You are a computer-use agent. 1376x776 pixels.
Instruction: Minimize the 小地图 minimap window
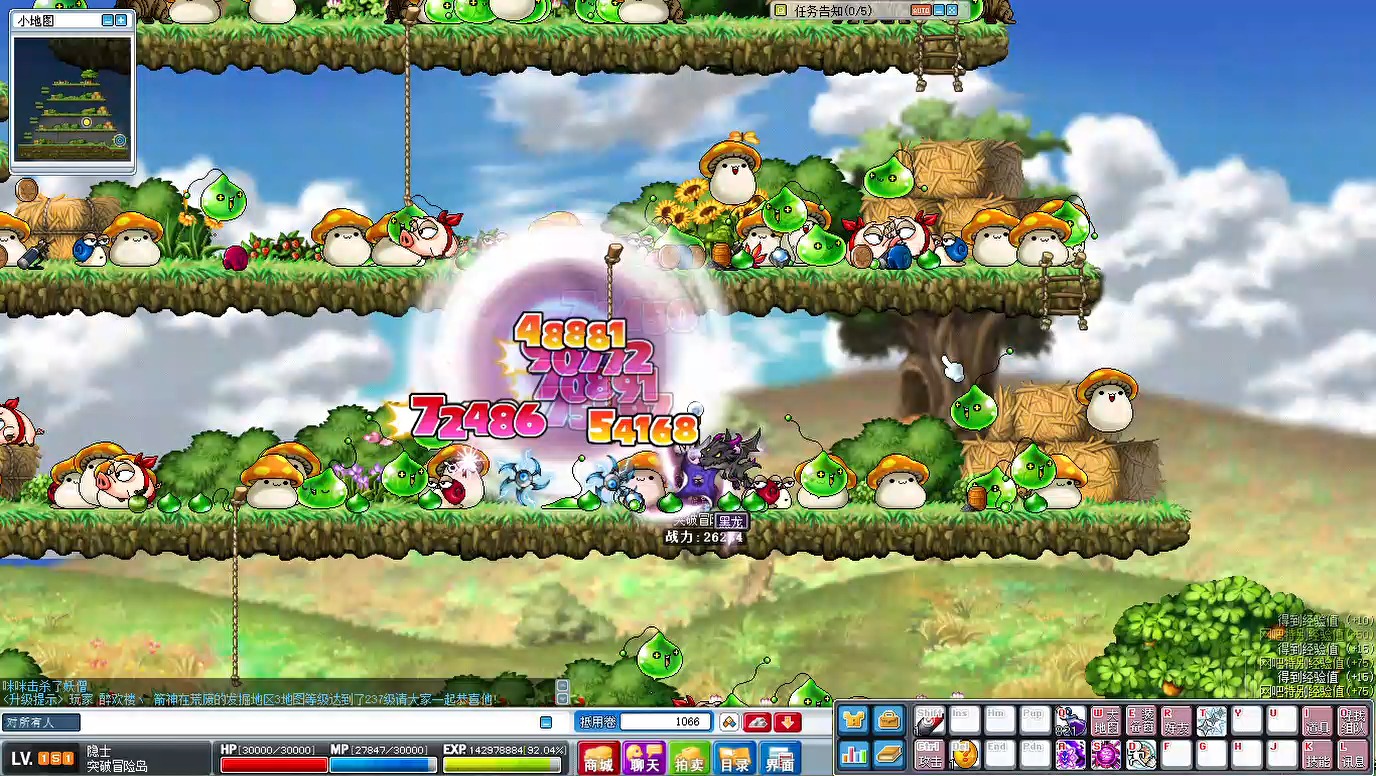108,20
